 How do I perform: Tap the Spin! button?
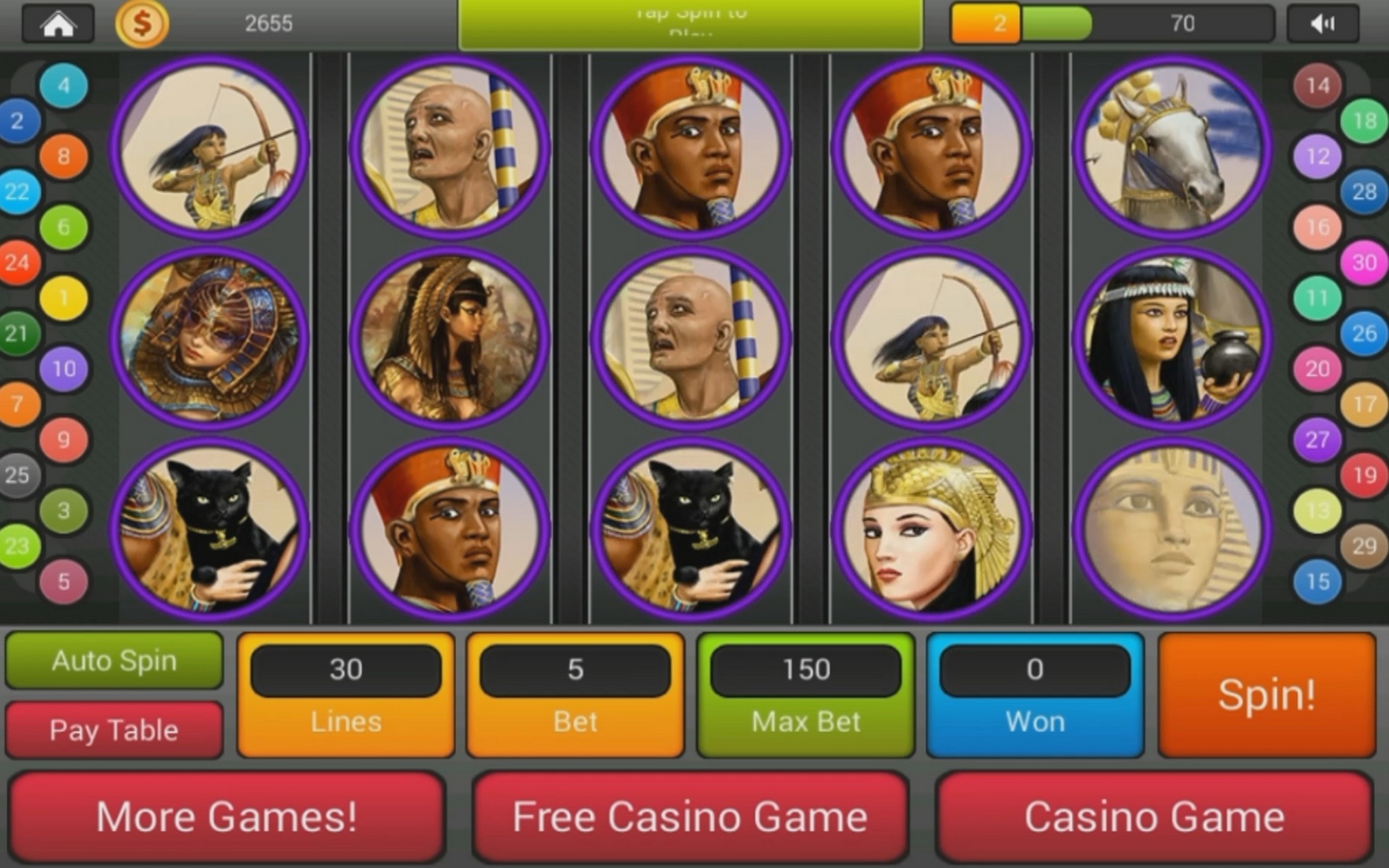click(x=1267, y=694)
